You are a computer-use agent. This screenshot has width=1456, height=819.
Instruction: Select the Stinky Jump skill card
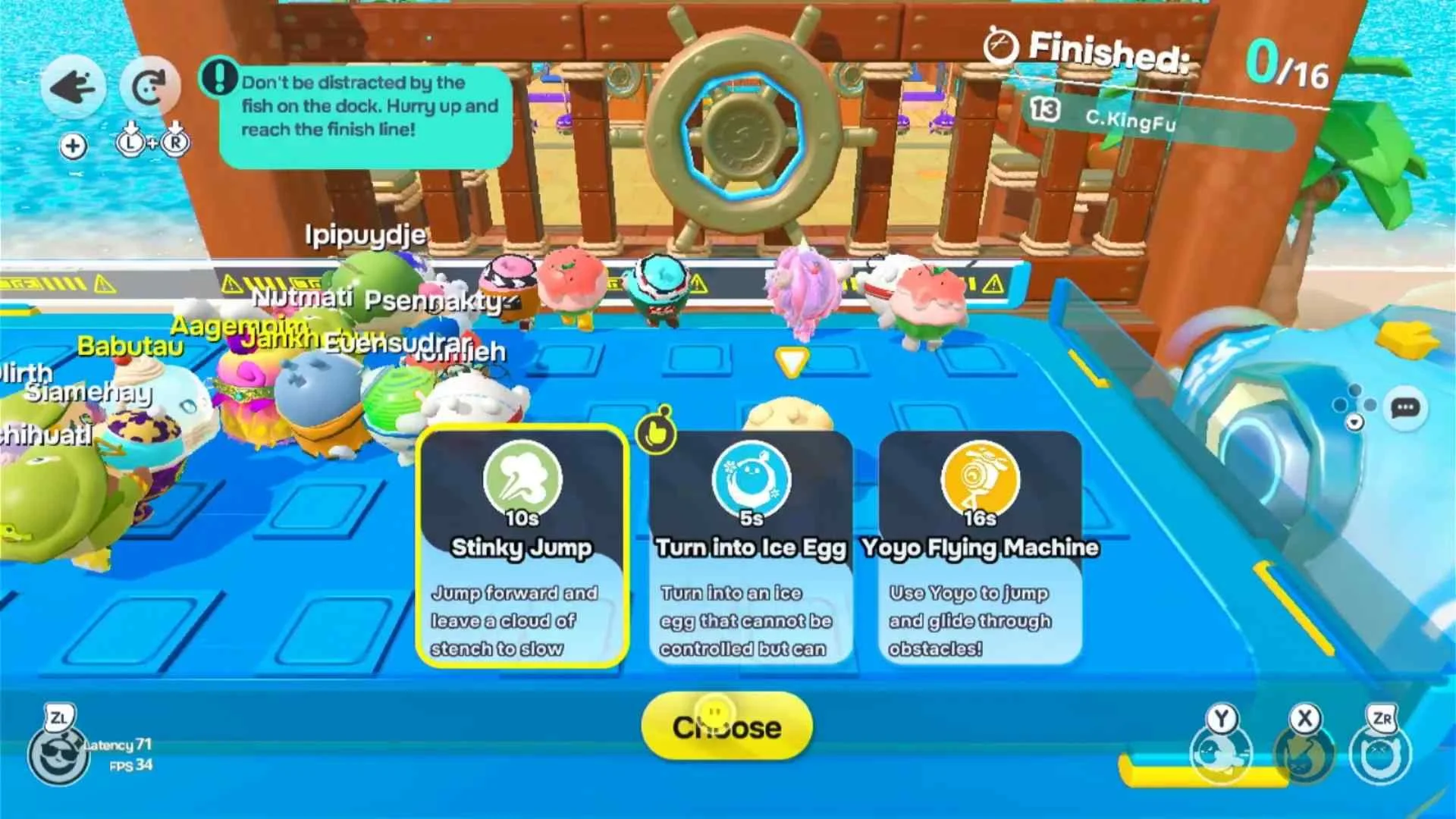pyautogui.click(x=522, y=547)
